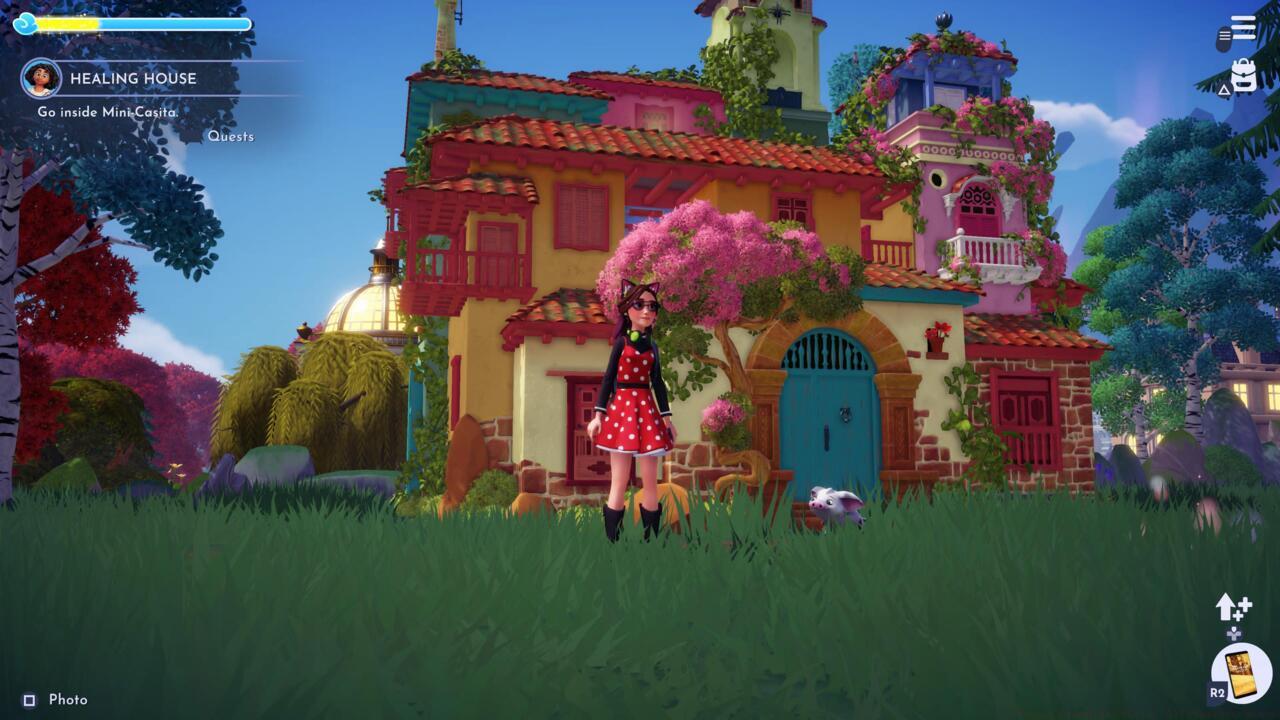Open the main menu hamburger icon
Screen dimensions: 1280x720
[x=1242, y=27]
